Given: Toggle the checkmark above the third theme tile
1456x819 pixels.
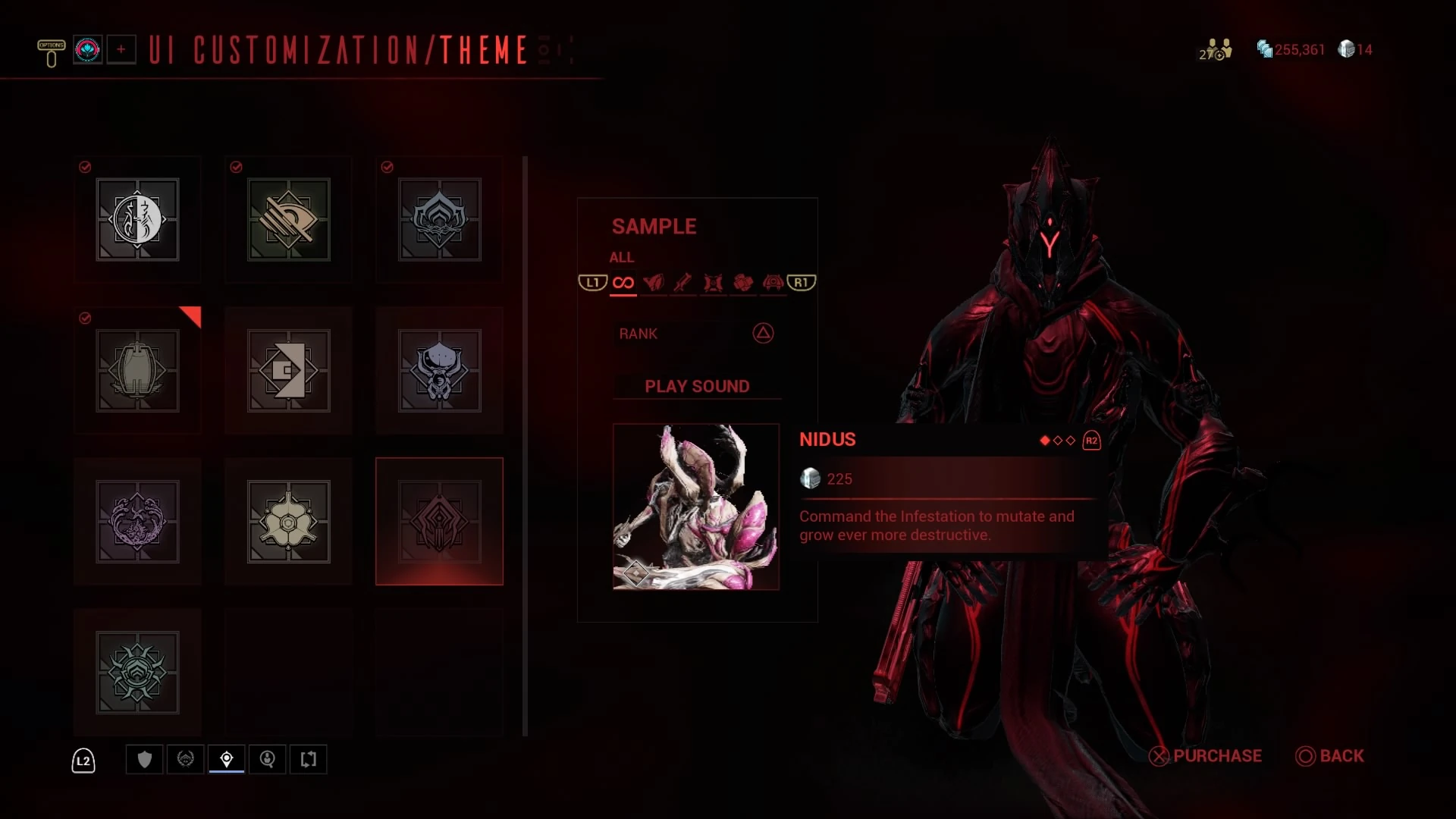Looking at the screenshot, I should [388, 168].
